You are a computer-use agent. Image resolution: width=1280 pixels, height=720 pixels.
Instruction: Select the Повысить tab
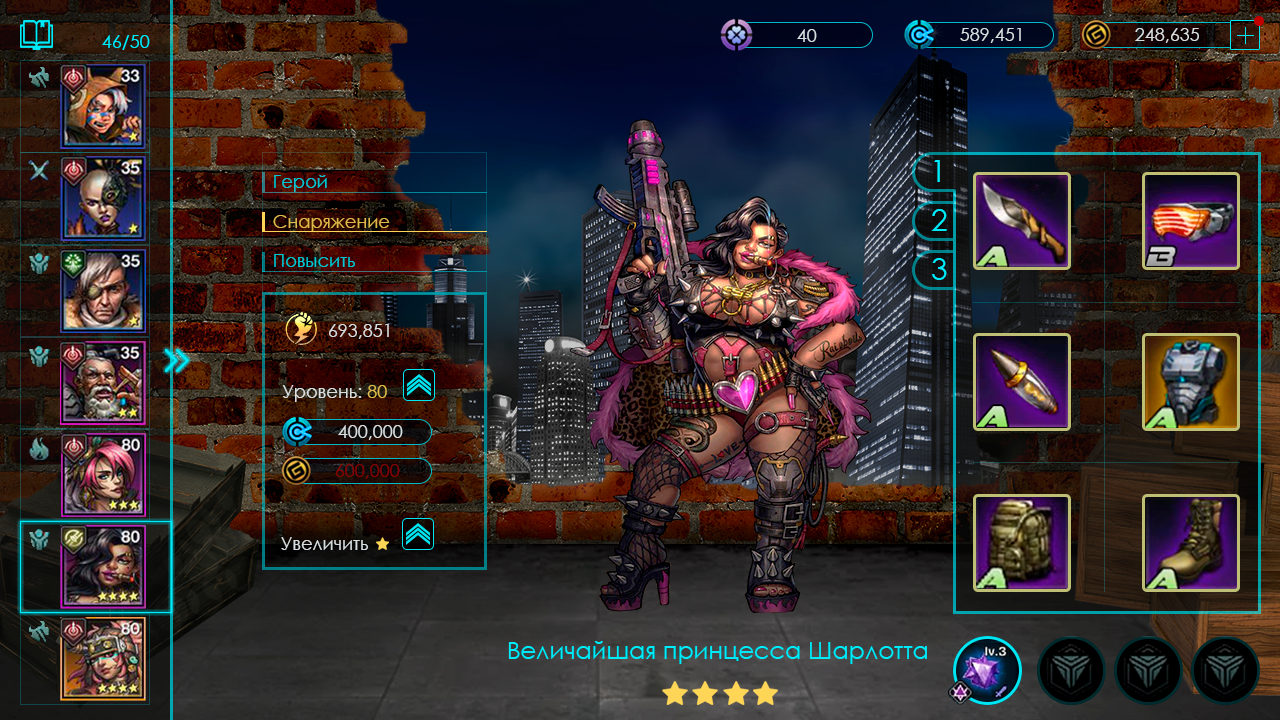[314, 261]
